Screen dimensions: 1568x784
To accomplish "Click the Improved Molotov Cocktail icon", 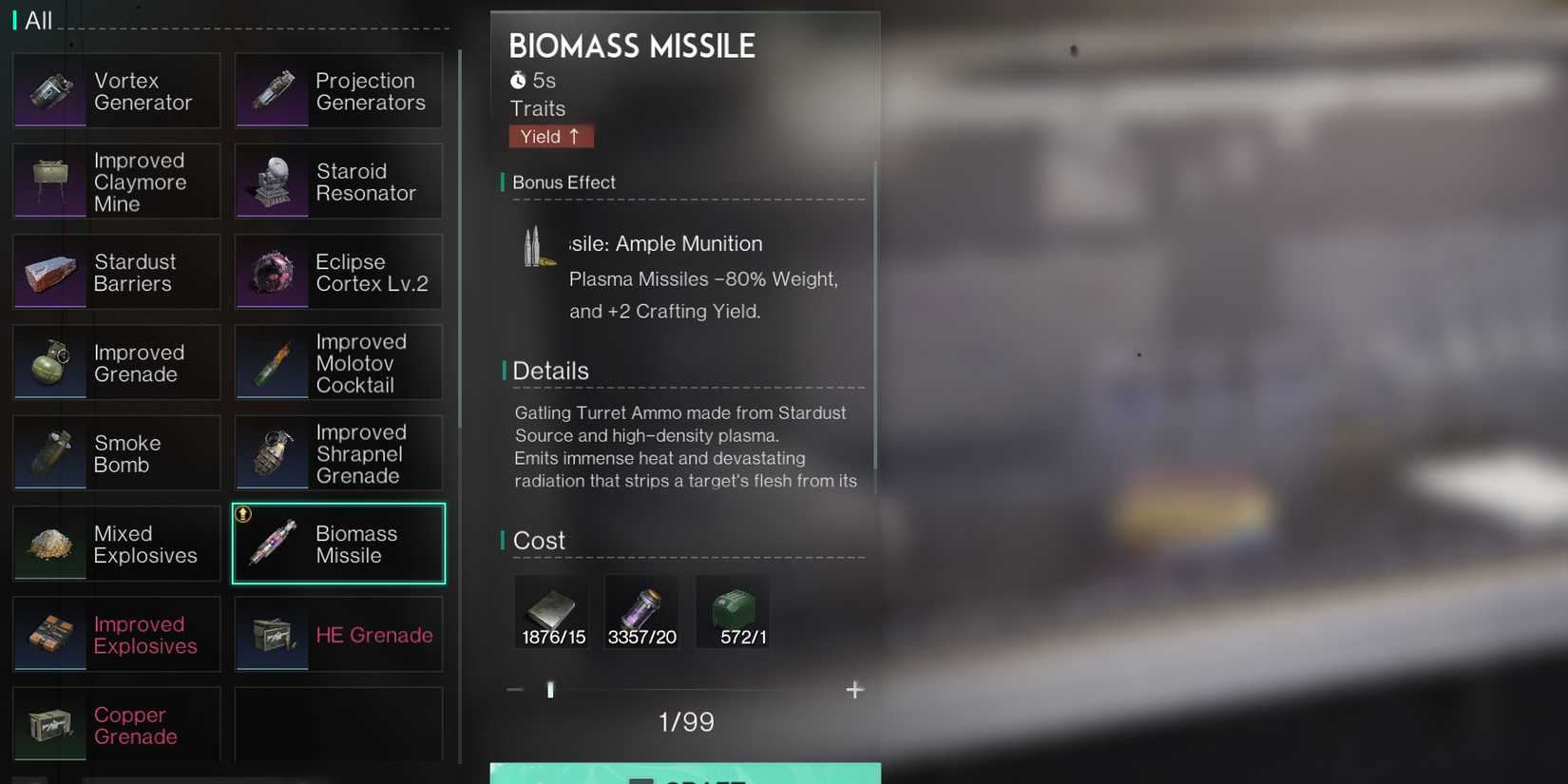I will point(271,362).
